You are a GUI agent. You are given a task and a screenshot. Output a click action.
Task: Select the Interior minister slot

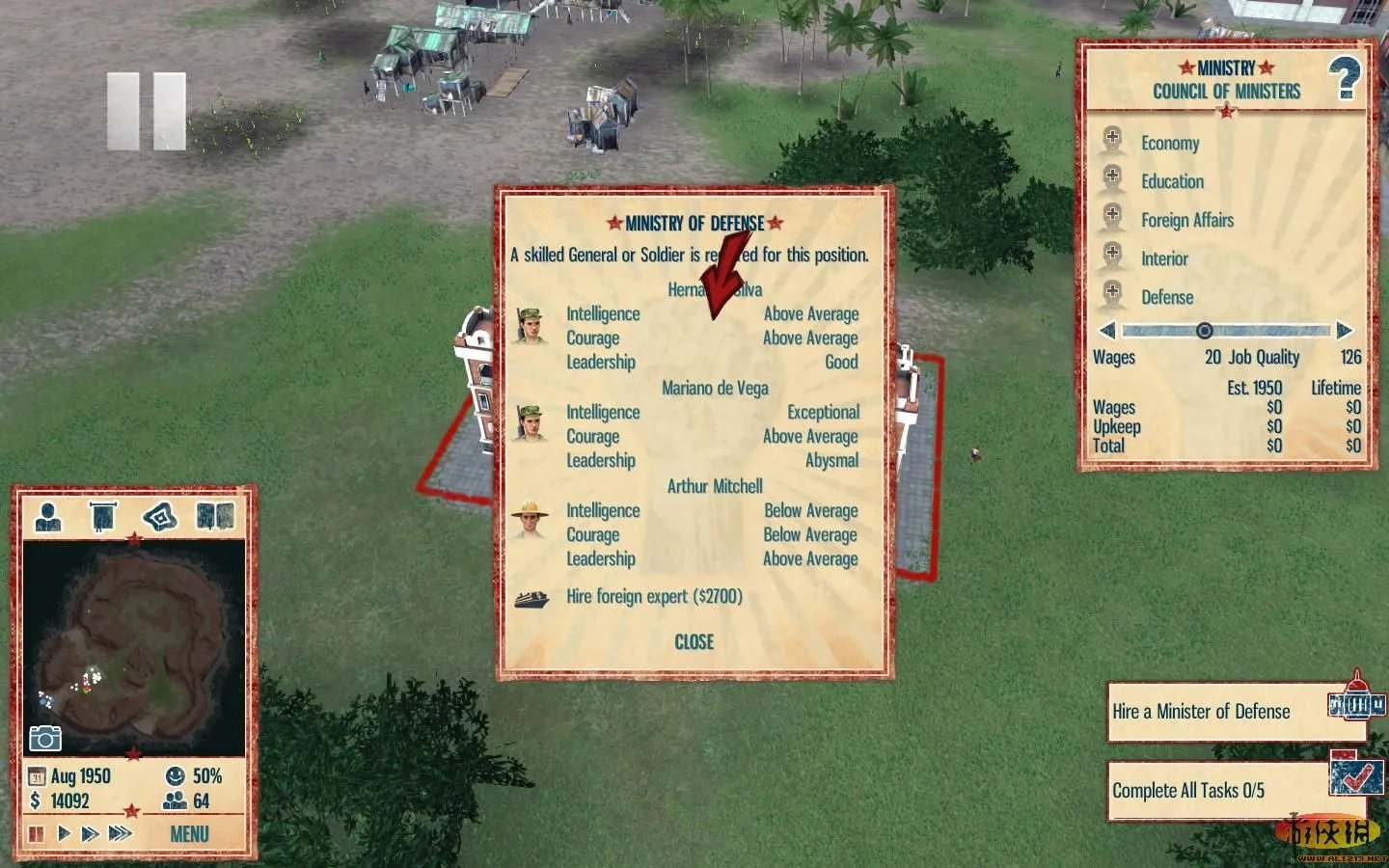(x=1164, y=259)
